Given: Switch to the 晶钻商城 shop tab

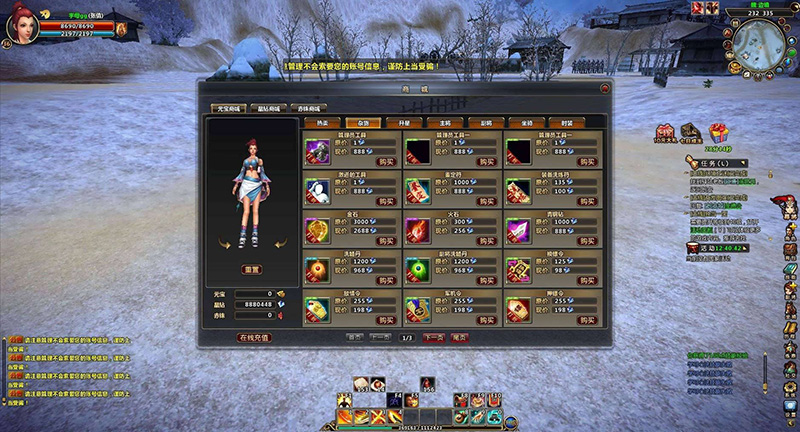Looking at the screenshot, I should [270, 108].
